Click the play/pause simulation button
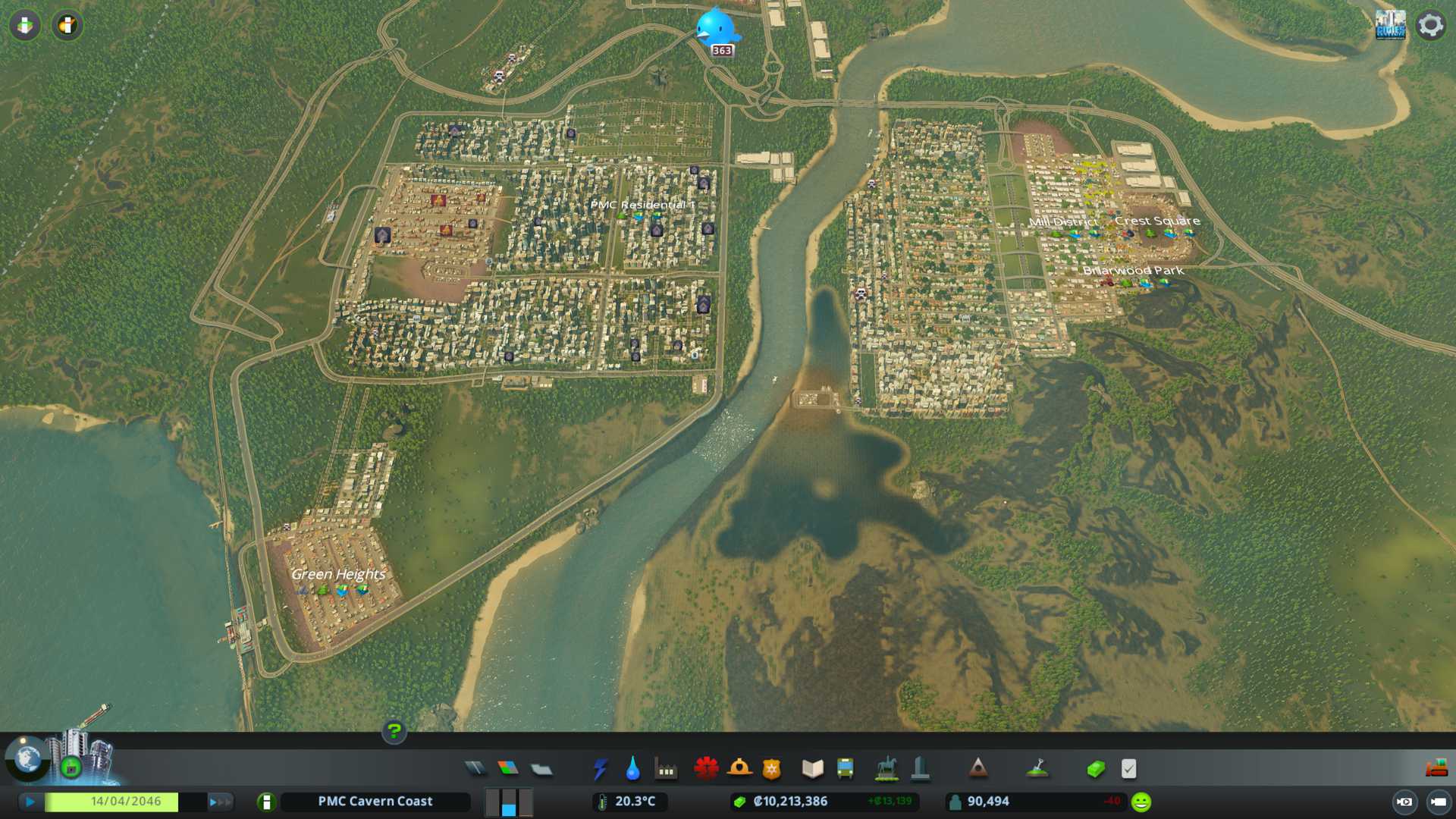The width and height of the screenshot is (1456, 819). 30,802
